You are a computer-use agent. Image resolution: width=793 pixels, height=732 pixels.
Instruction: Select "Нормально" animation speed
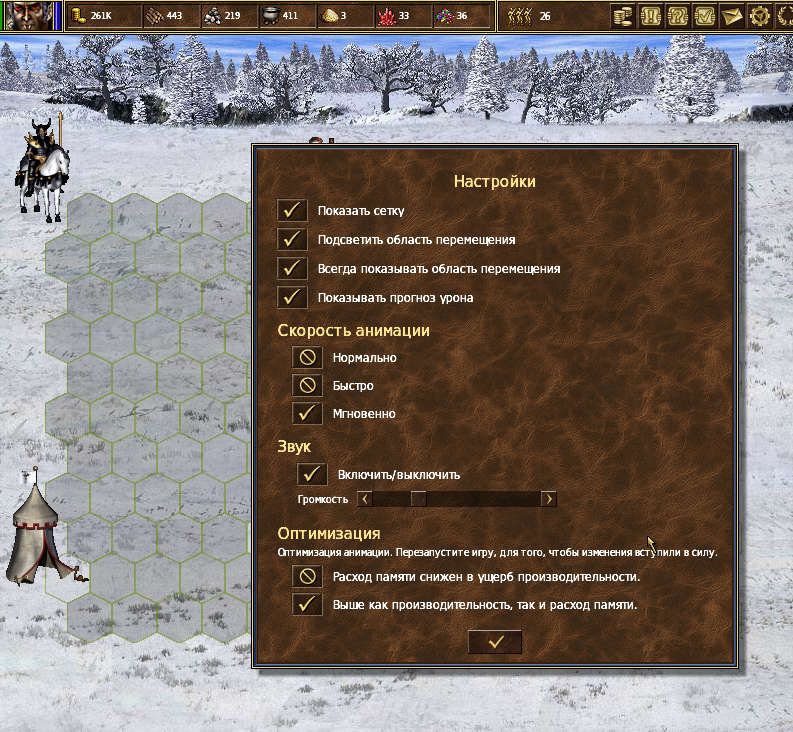point(308,357)
